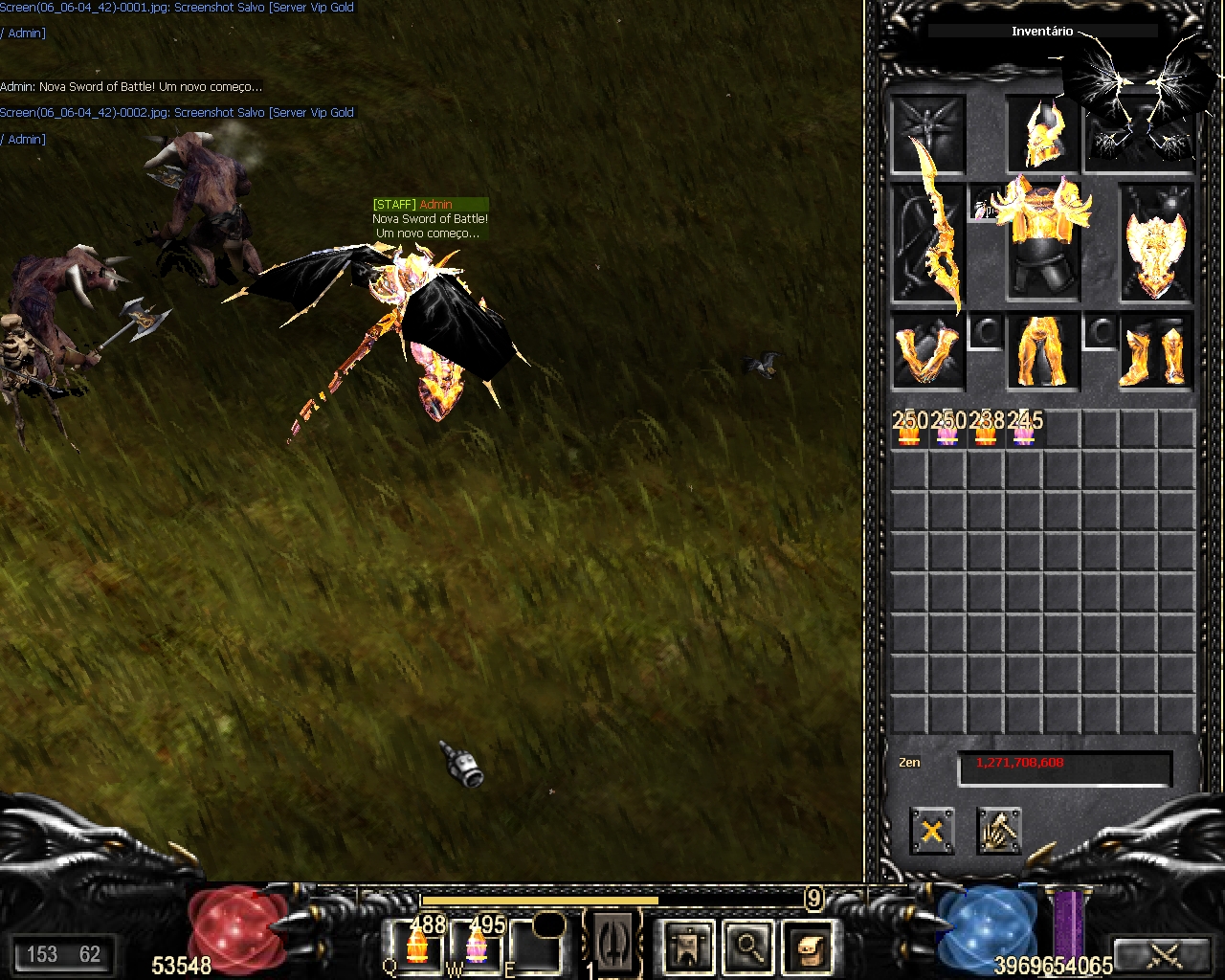Click the repair hammer button
This screenshot has width=1225, height=980.
(999, 830)
